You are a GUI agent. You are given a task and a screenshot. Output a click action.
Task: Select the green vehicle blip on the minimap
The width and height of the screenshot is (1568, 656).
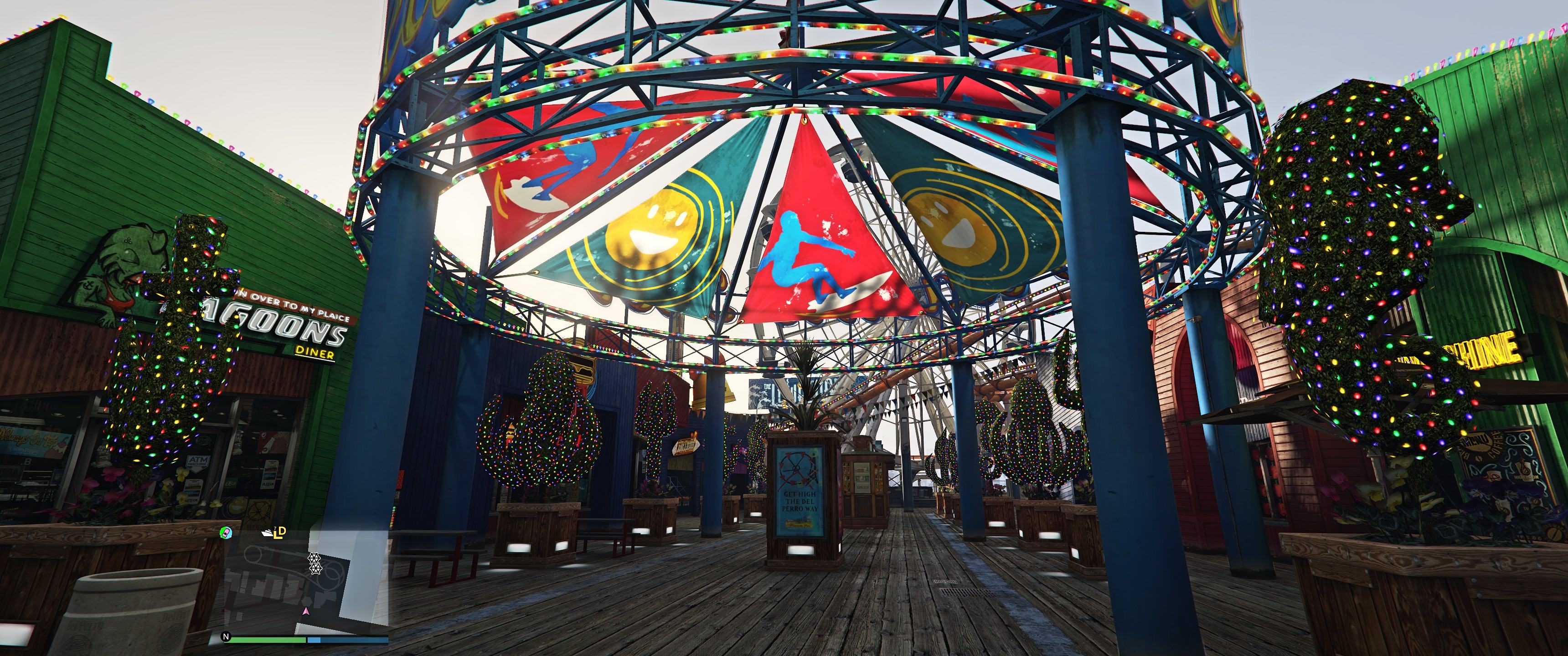click(226, 533)
